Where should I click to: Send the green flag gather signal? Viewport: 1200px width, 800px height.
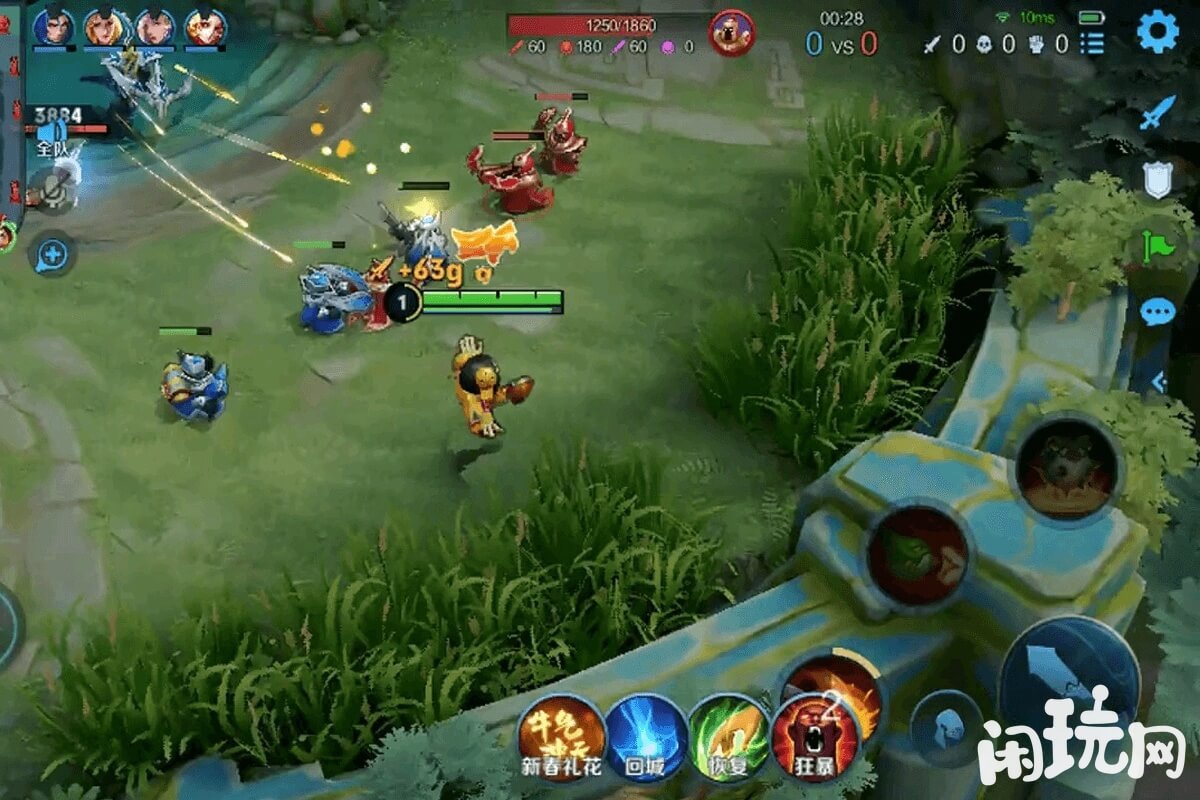1158,245
